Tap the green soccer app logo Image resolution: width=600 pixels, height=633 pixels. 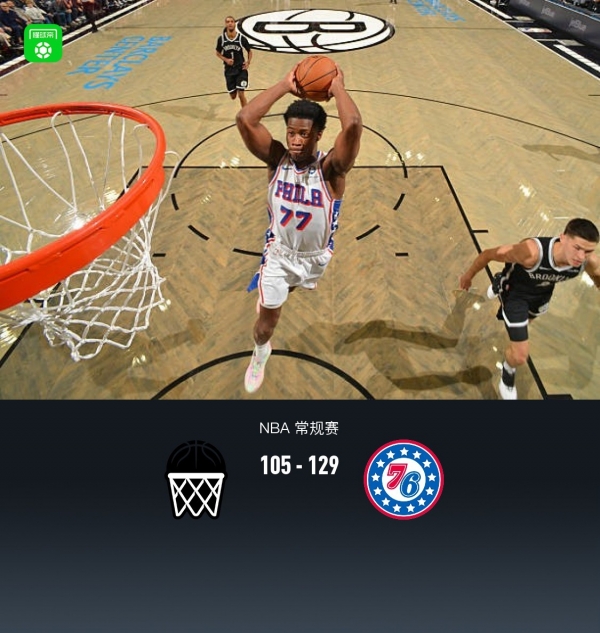pyautogui.click(x=43, y=43)
